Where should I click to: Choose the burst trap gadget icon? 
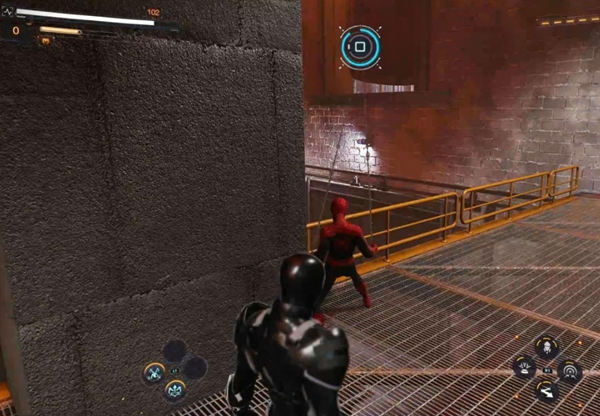[x=524, y=368]
